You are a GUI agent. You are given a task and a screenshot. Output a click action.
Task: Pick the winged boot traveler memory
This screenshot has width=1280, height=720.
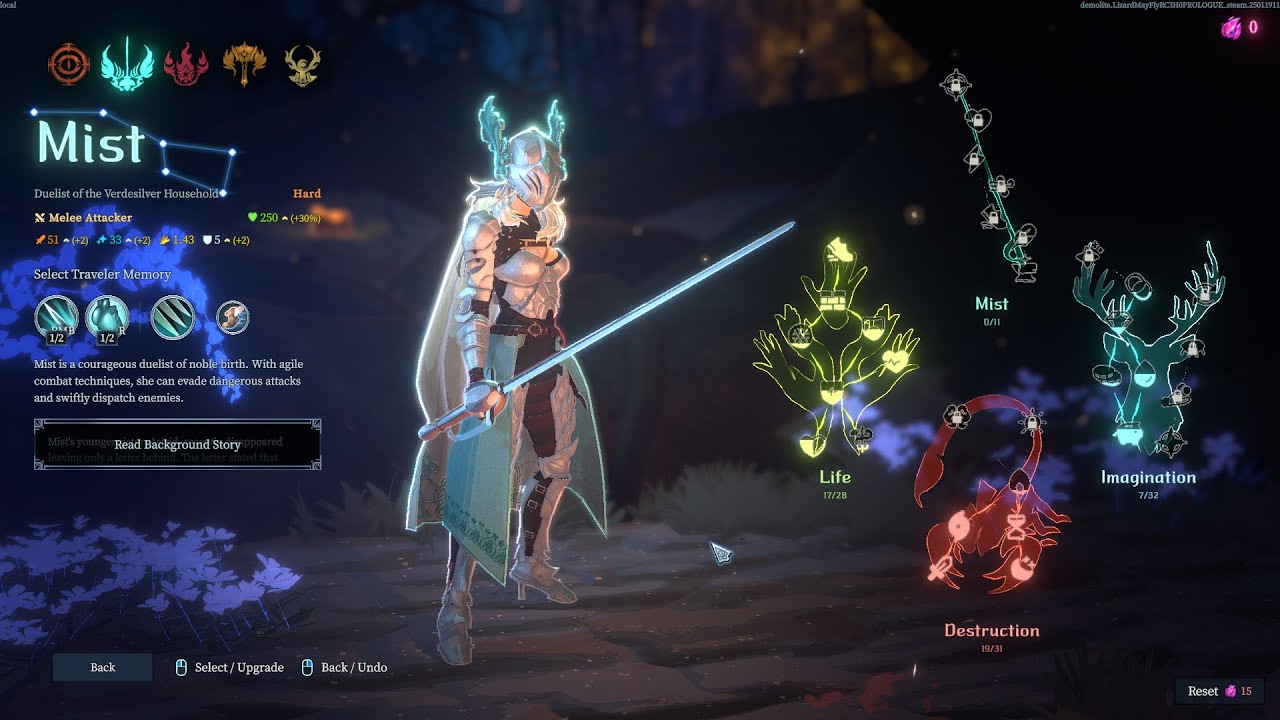(x=233, y=318)
